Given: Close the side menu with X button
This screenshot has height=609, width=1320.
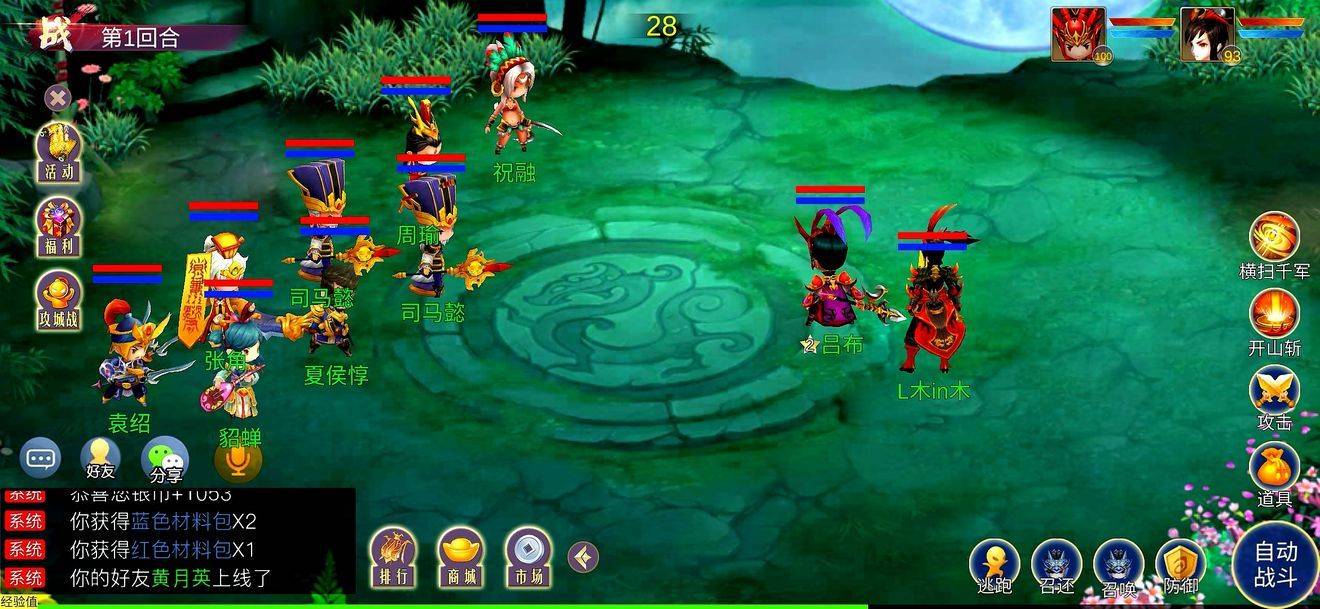Looking at the screenshot, I should tap(58, 97).
